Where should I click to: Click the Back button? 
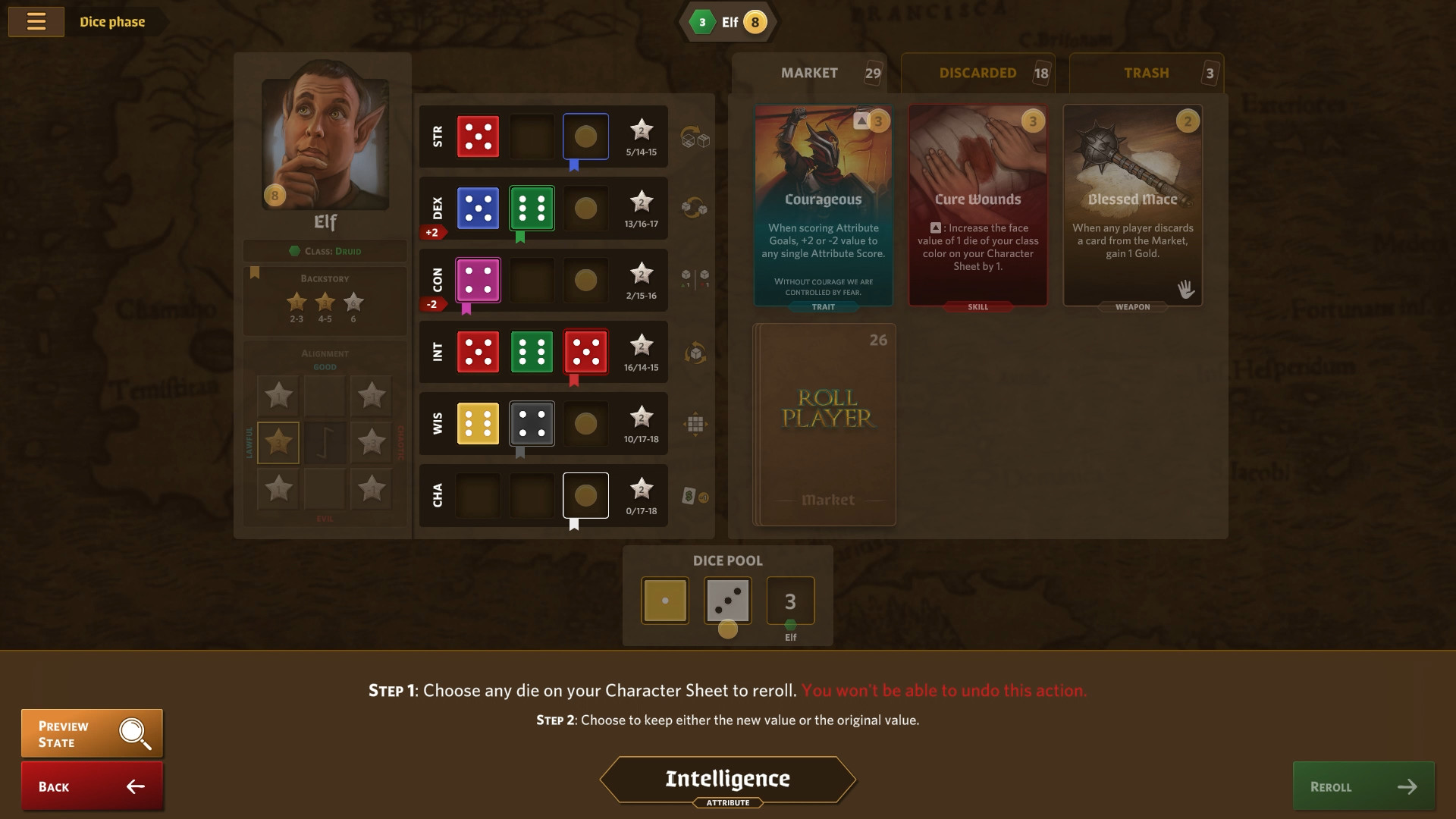(91, 786)
